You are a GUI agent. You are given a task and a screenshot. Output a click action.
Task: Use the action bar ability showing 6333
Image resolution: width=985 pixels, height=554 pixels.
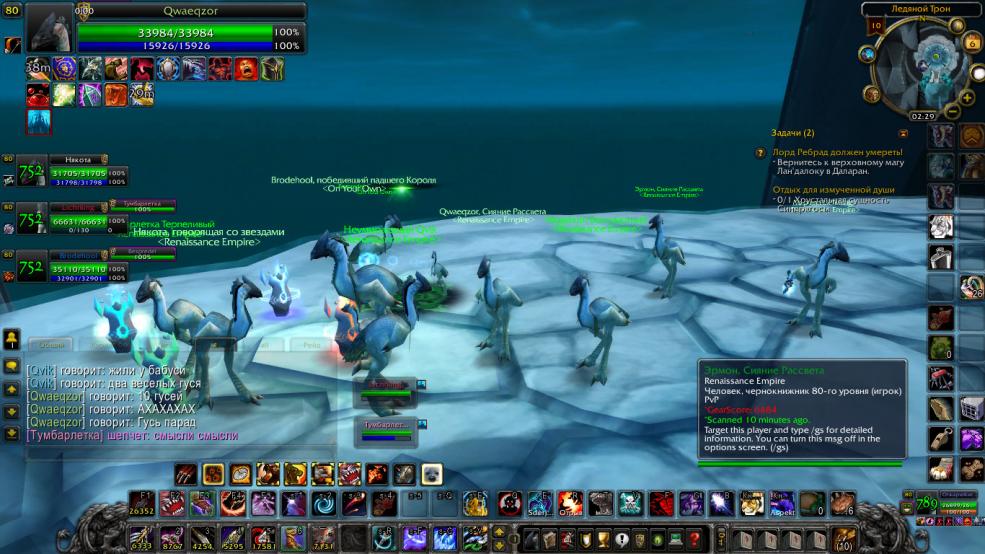141,538
